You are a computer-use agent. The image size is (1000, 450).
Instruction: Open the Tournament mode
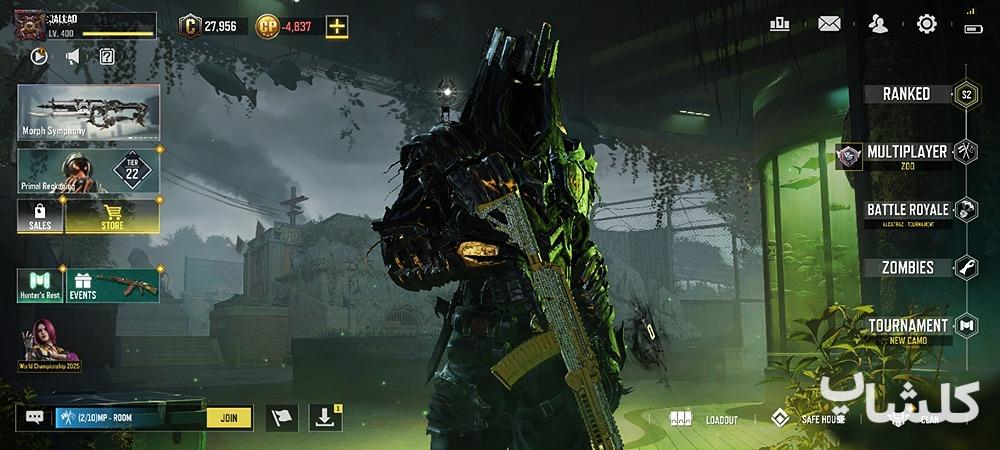coord(907,326)
